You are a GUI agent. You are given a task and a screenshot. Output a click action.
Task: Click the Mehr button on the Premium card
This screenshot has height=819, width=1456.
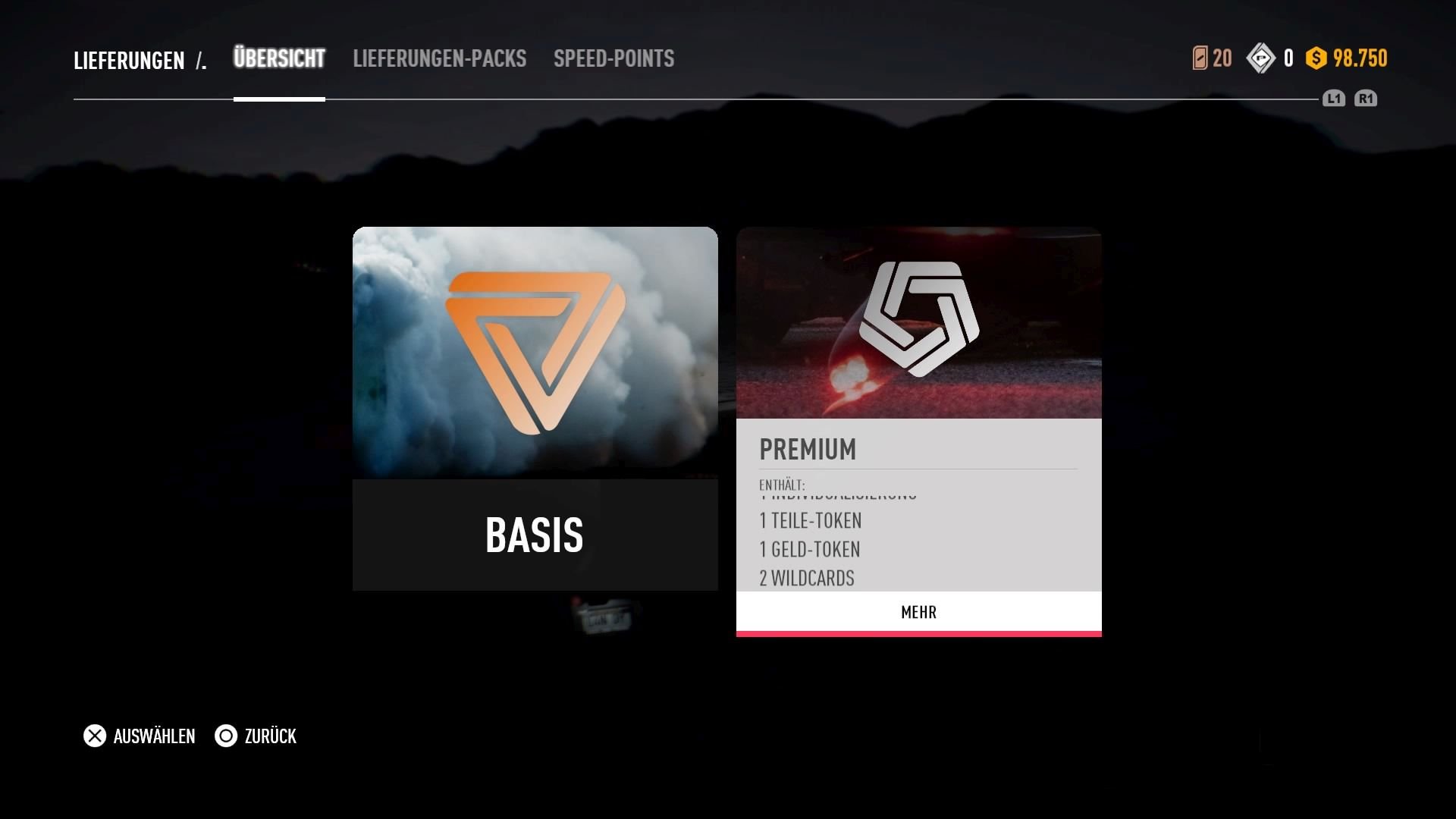(x=918, y=612)
